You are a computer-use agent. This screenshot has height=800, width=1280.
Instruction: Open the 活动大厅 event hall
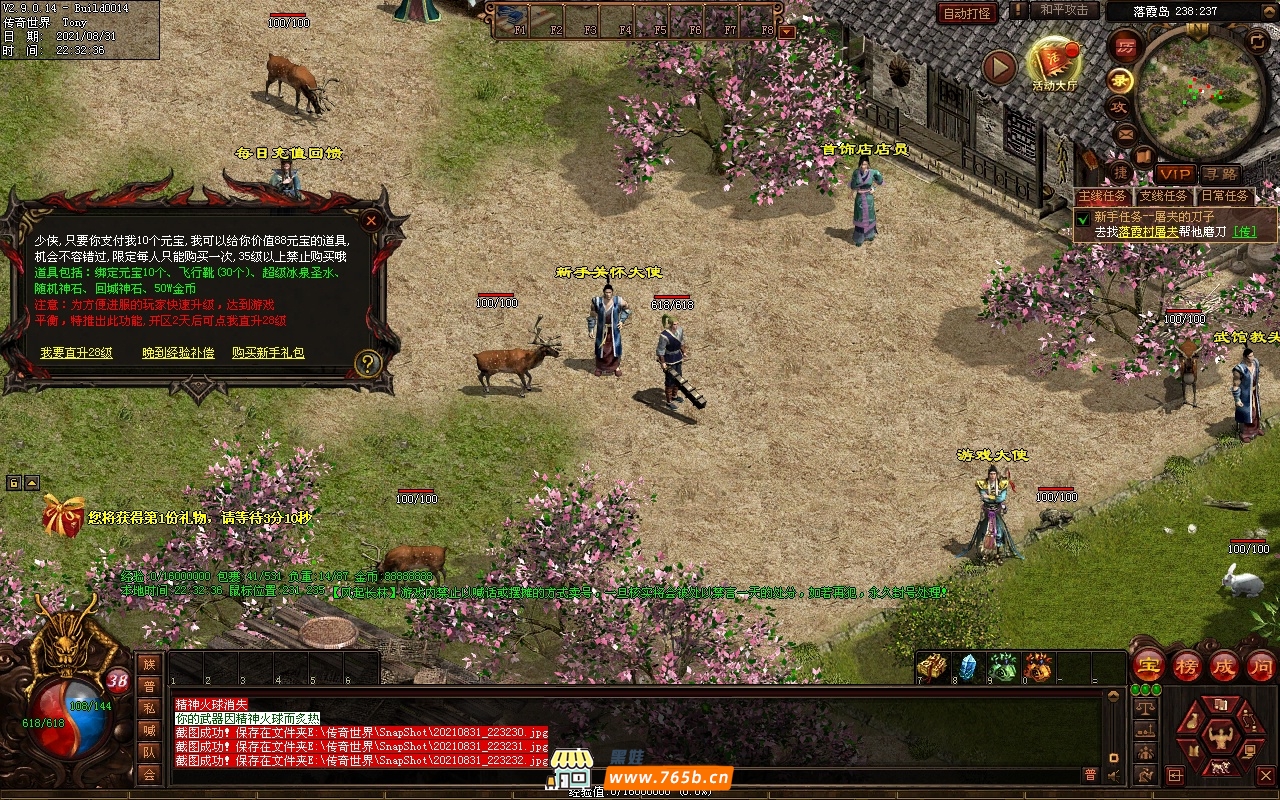(x=1054, y=63)
